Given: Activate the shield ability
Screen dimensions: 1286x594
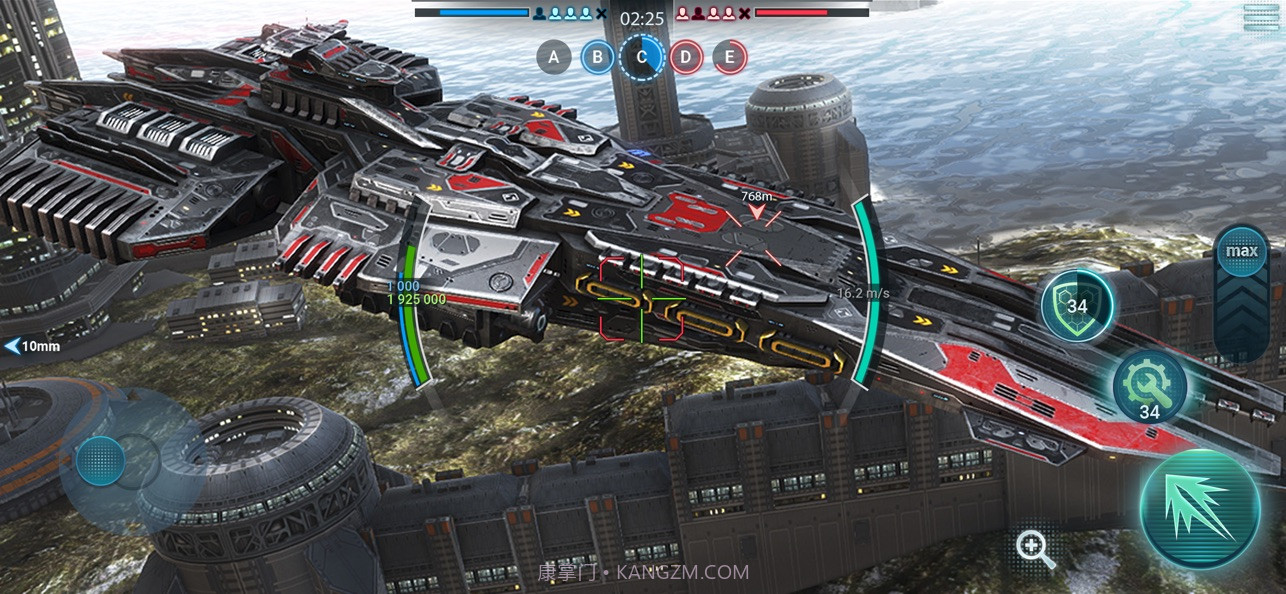Looking at the screenshot, I should [1077, 306].
